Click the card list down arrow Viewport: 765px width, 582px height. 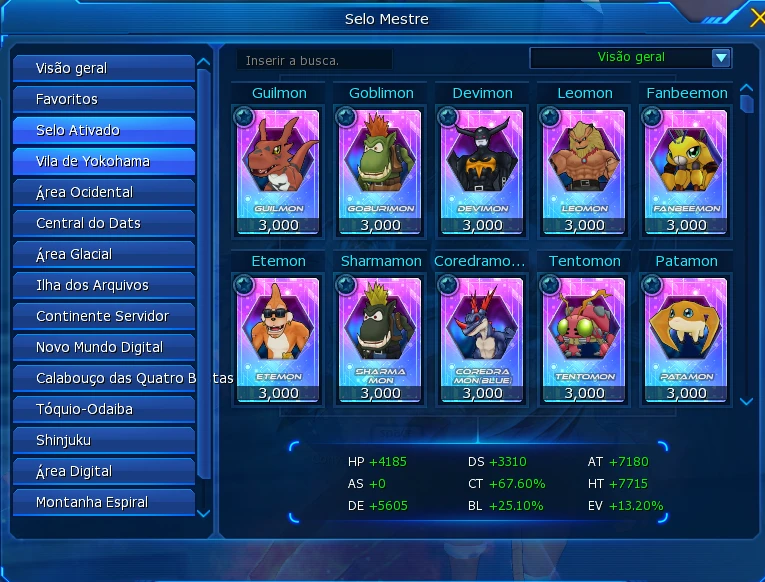click(x=746, y=400)
